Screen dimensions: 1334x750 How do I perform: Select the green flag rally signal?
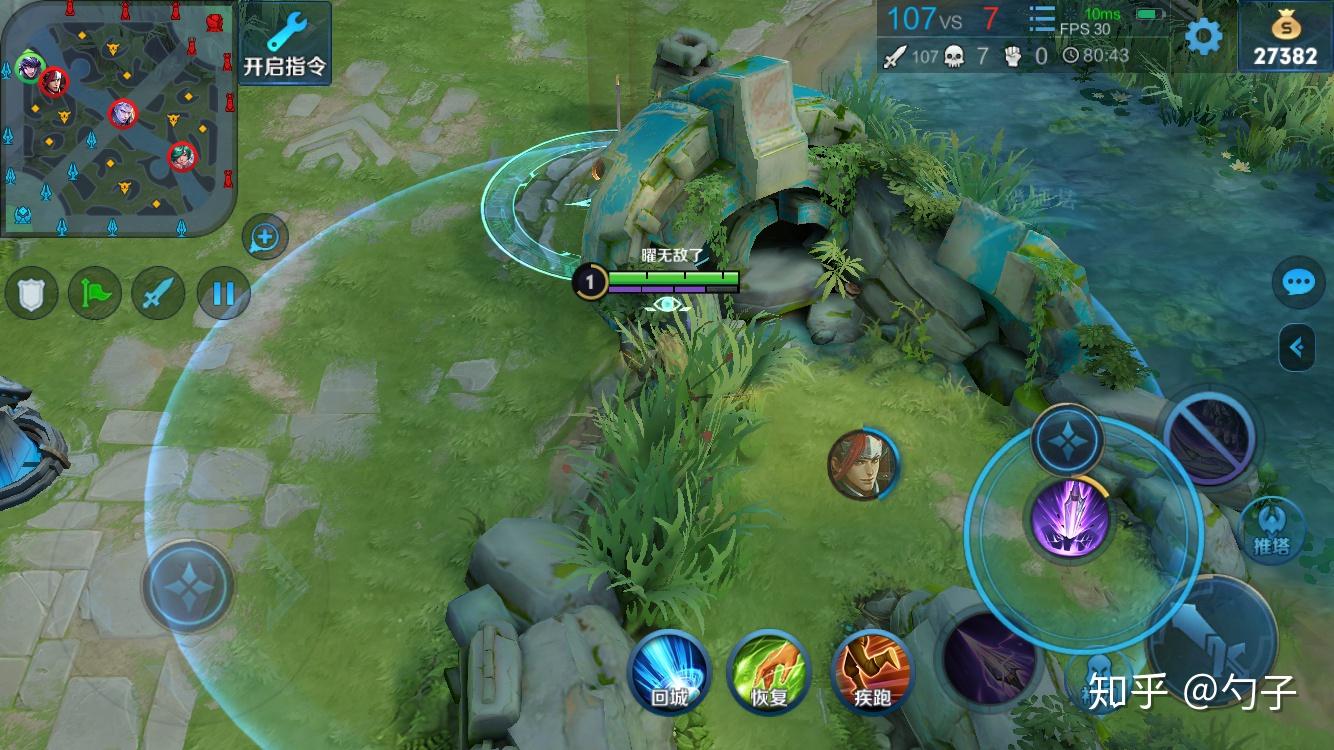94,294
